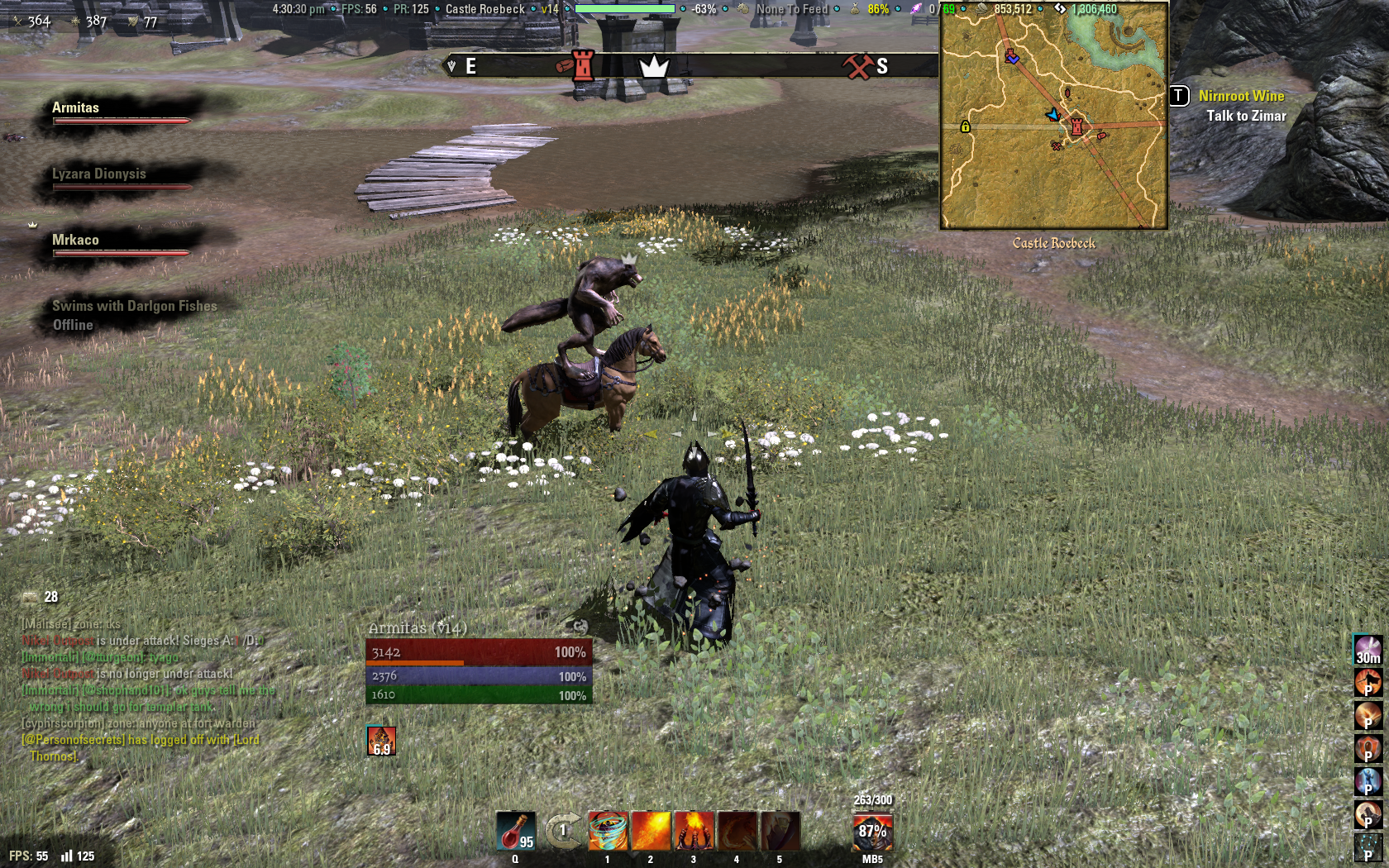The image size is (1389, 868).
Task: Click the crown icon next to Mrkaco
Action: coord(31,223)
